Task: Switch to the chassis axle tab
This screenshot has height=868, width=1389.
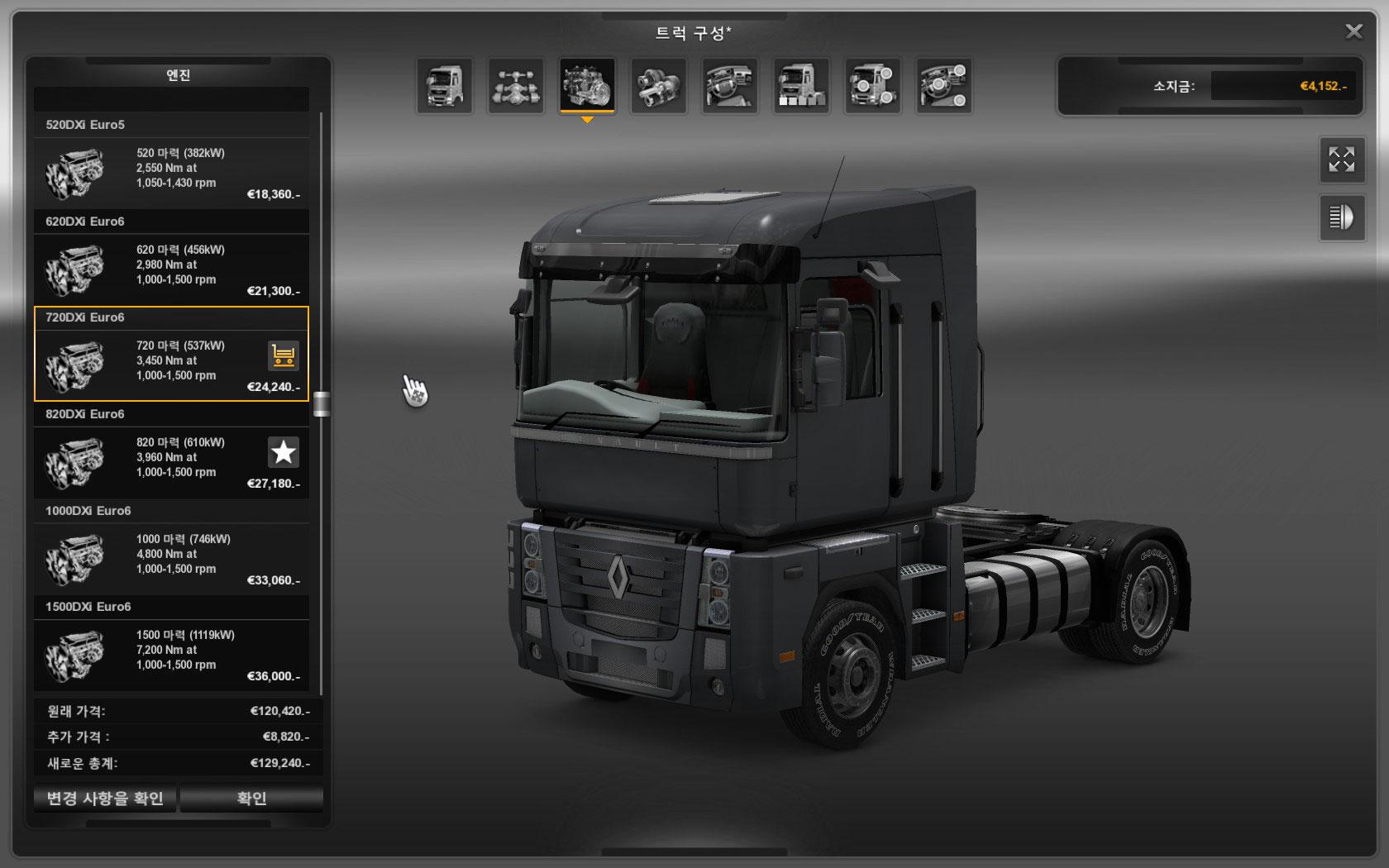Action: [516, 85]
